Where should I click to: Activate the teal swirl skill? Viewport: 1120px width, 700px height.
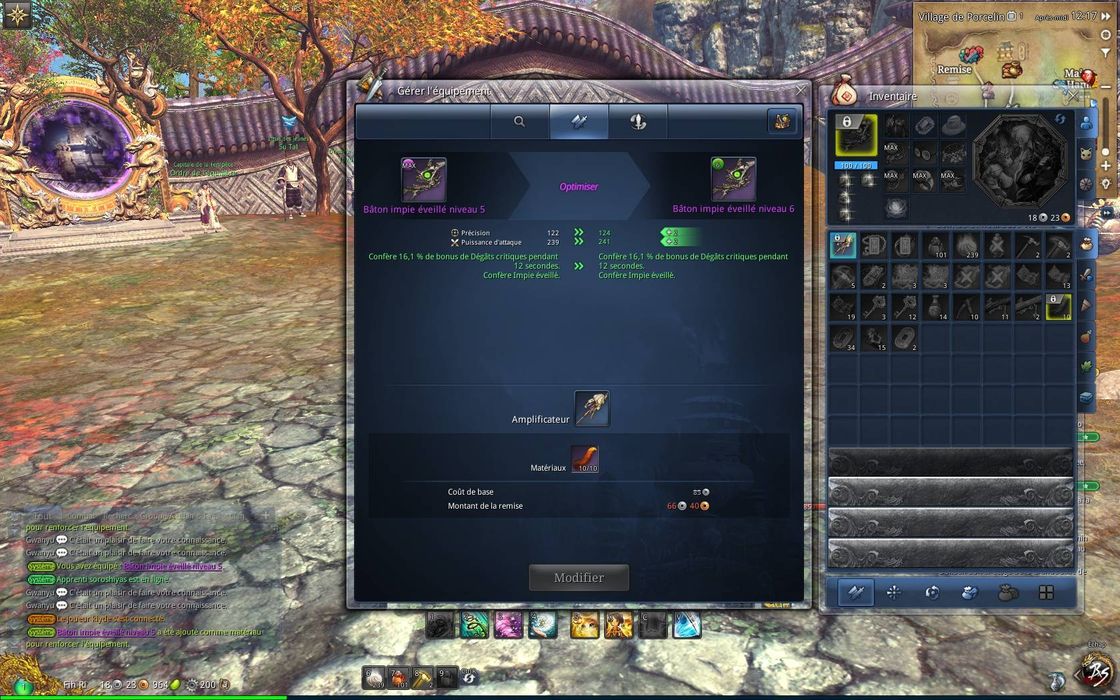pyautogui.click(x=475, y=626)
